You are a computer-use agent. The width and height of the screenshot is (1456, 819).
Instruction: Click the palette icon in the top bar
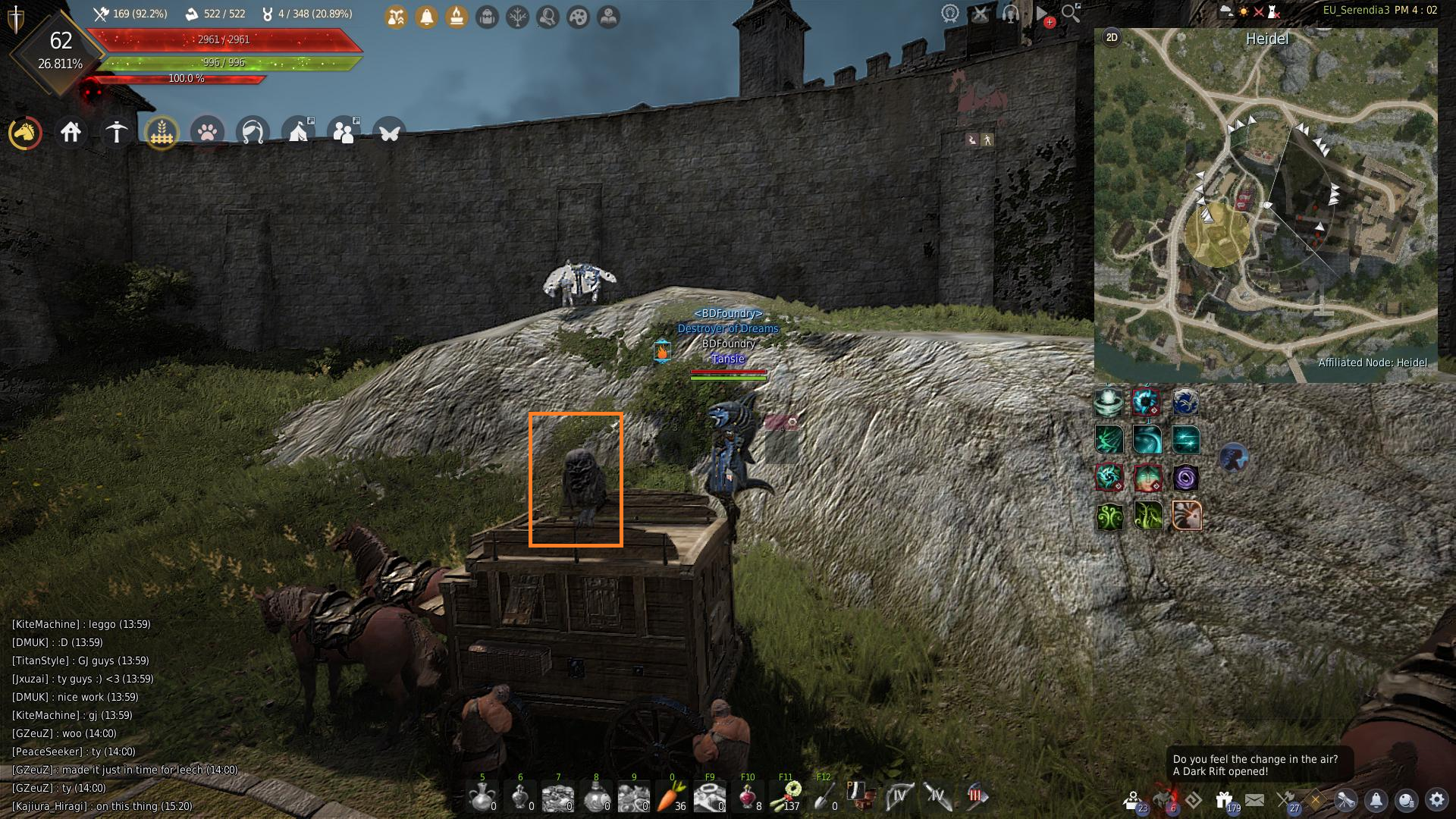click(x=578, y=17)
